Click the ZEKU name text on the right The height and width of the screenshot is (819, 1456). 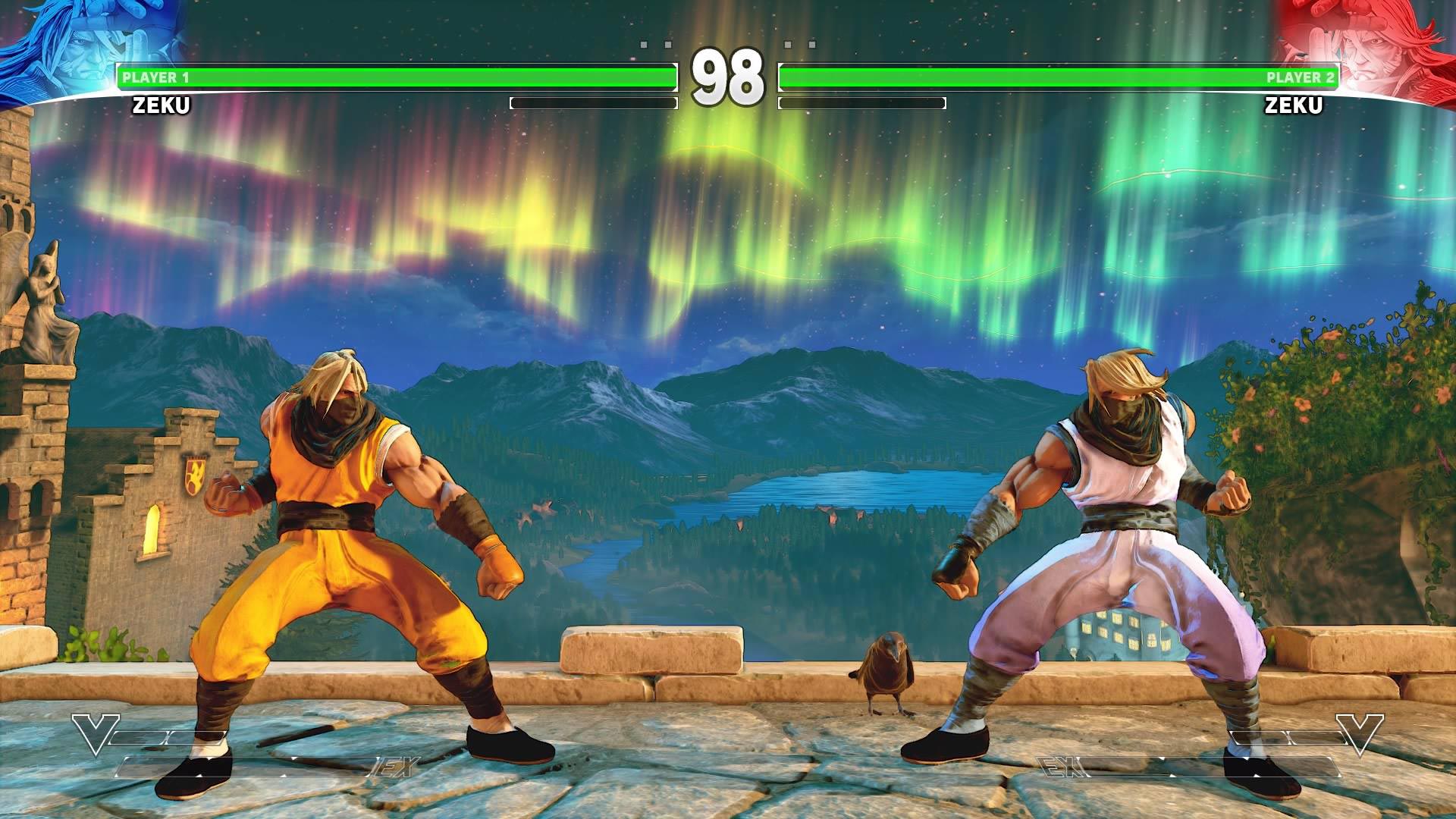[x=1293, y=106]
